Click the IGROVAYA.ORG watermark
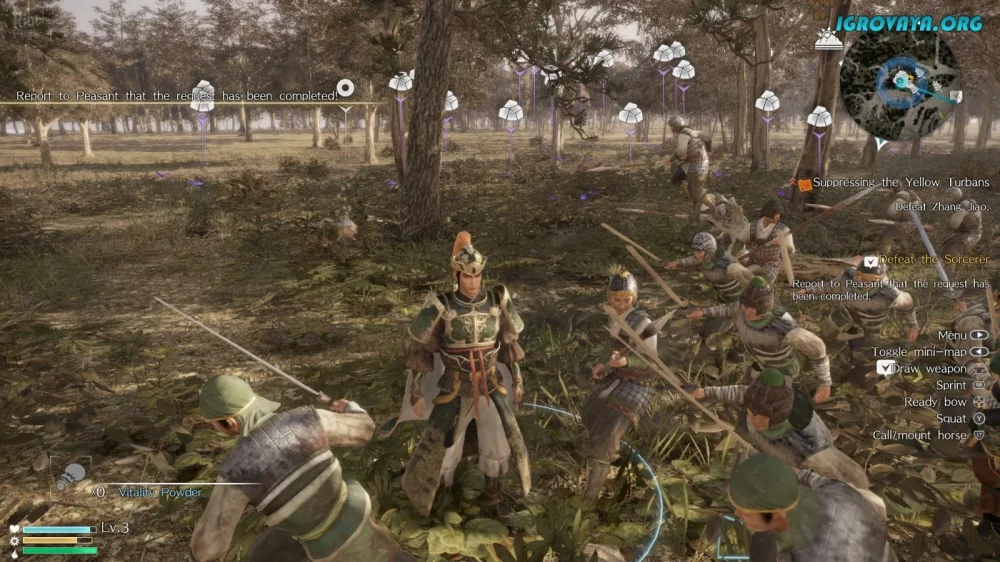Image resolution: width=1000 pixels, height=562 pixels. (909, 22)
